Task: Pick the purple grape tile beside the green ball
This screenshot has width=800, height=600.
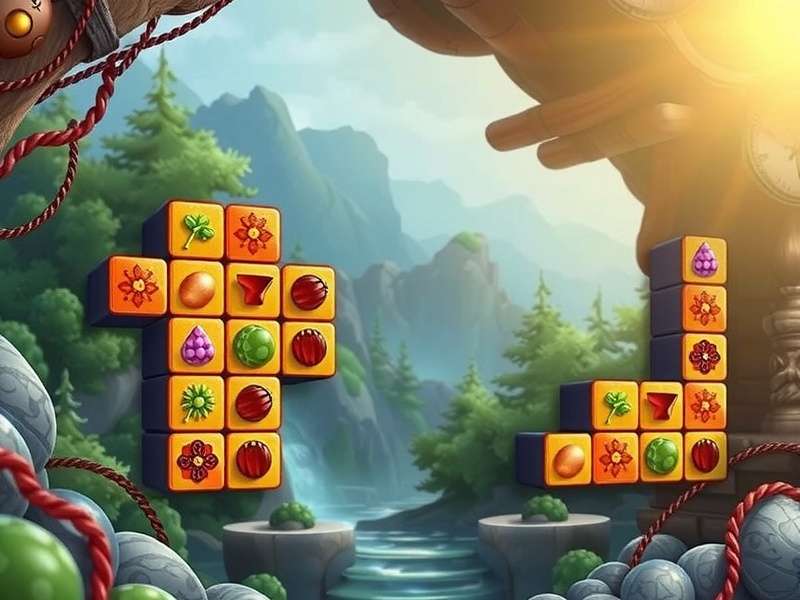Action: pos(197,346)
